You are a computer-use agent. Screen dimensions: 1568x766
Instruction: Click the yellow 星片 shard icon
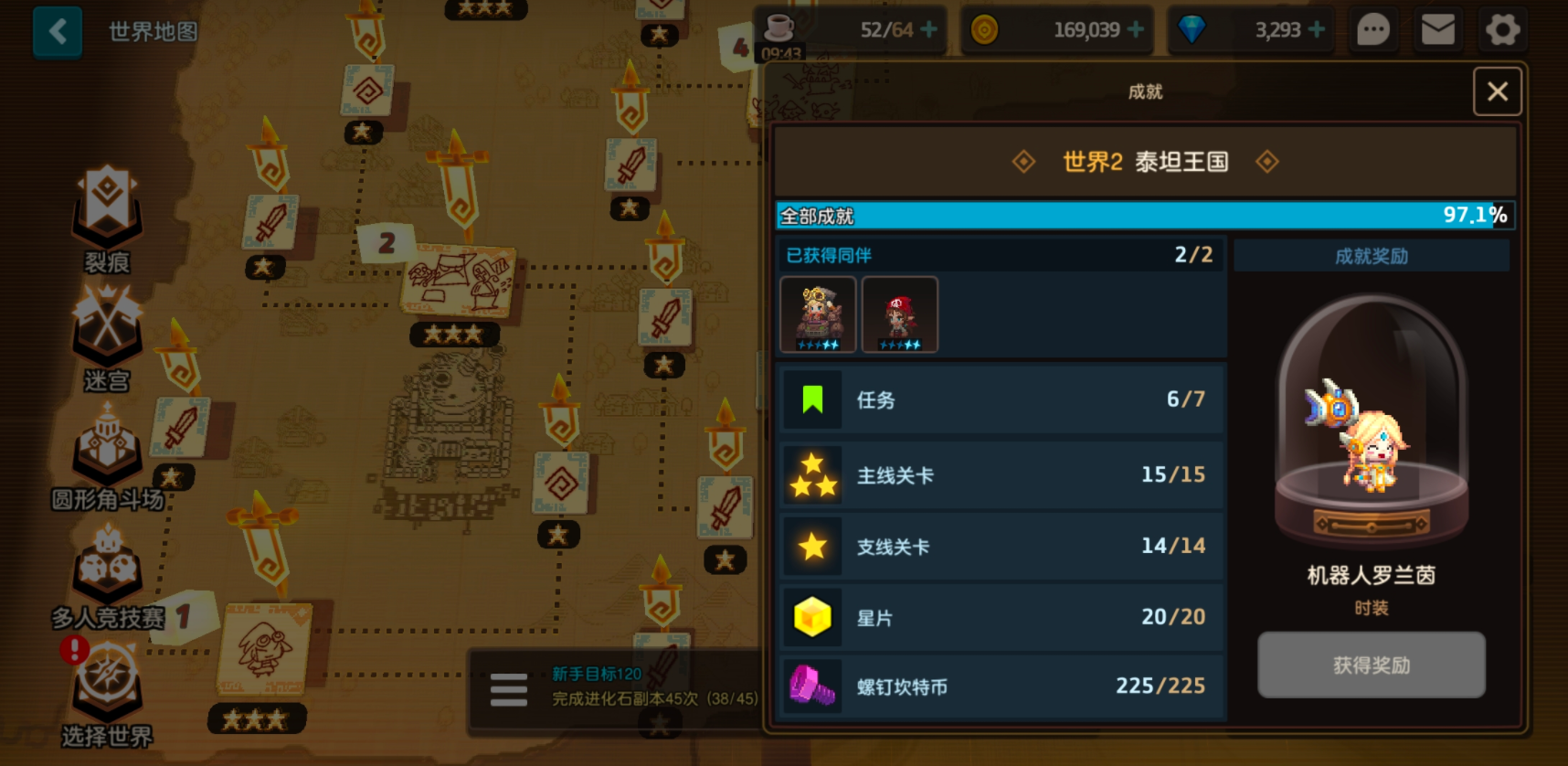click(812, 616)
